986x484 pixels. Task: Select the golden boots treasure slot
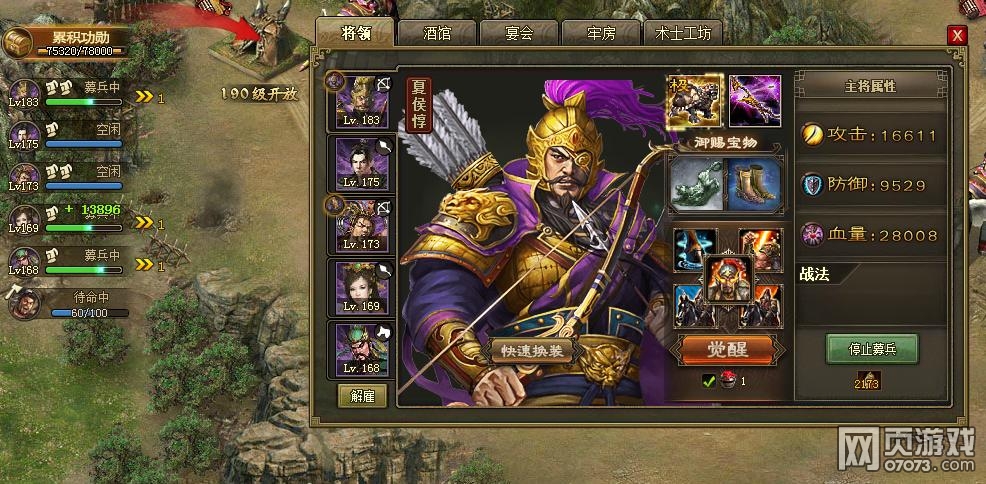coord(755,184)
